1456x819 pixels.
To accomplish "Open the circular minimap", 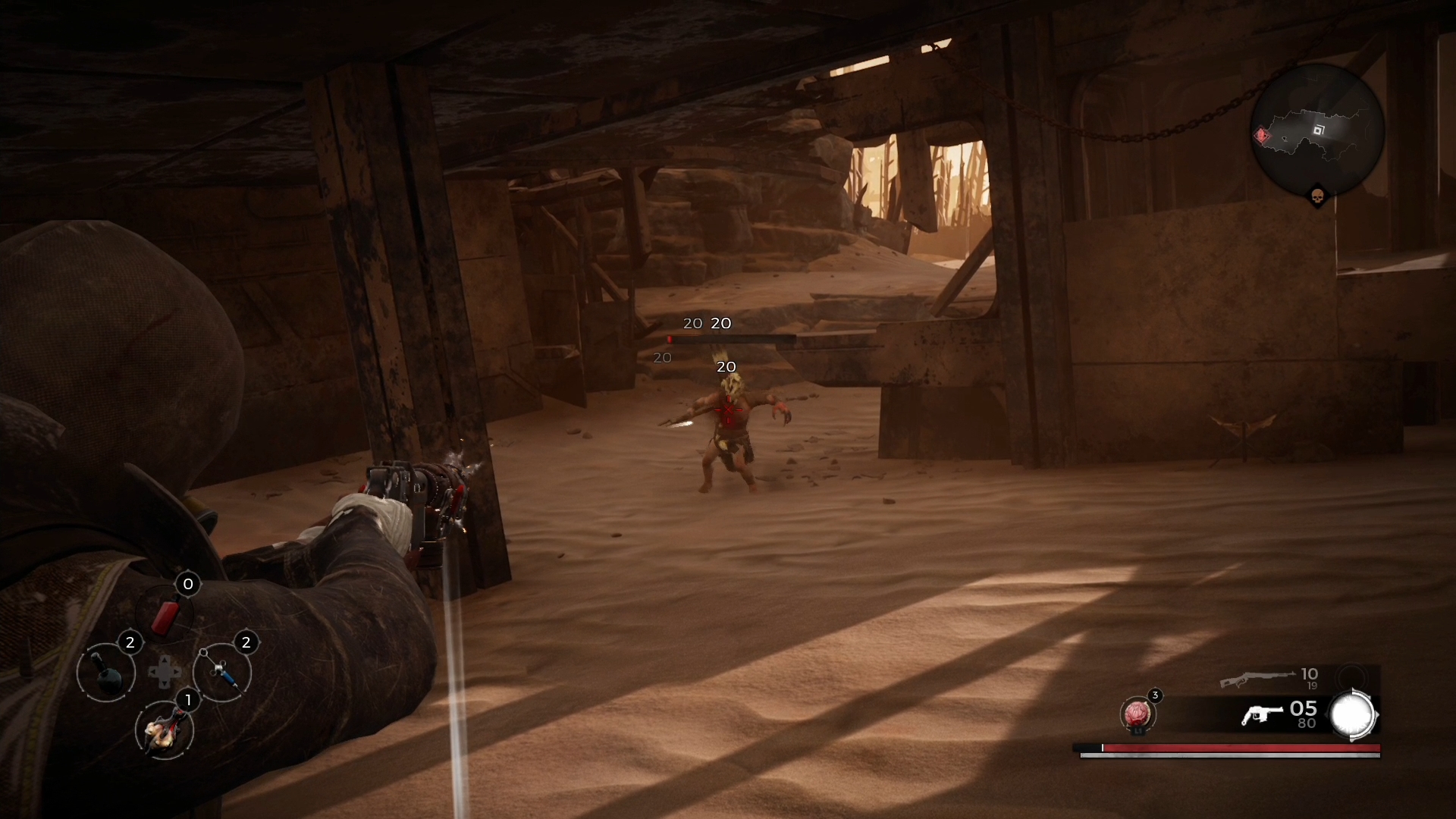I will (x=1317, y=130).
